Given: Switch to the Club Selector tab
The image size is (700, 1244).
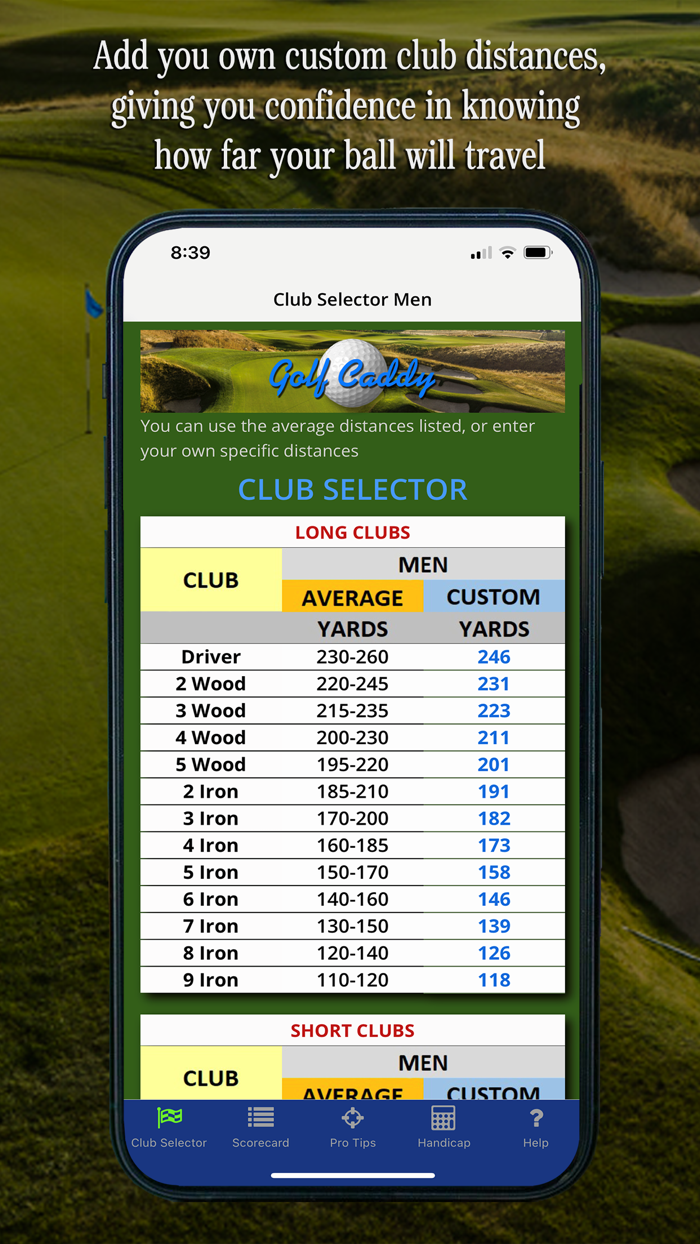Looking at the screenshot, I should click(x=169, y=1127).
